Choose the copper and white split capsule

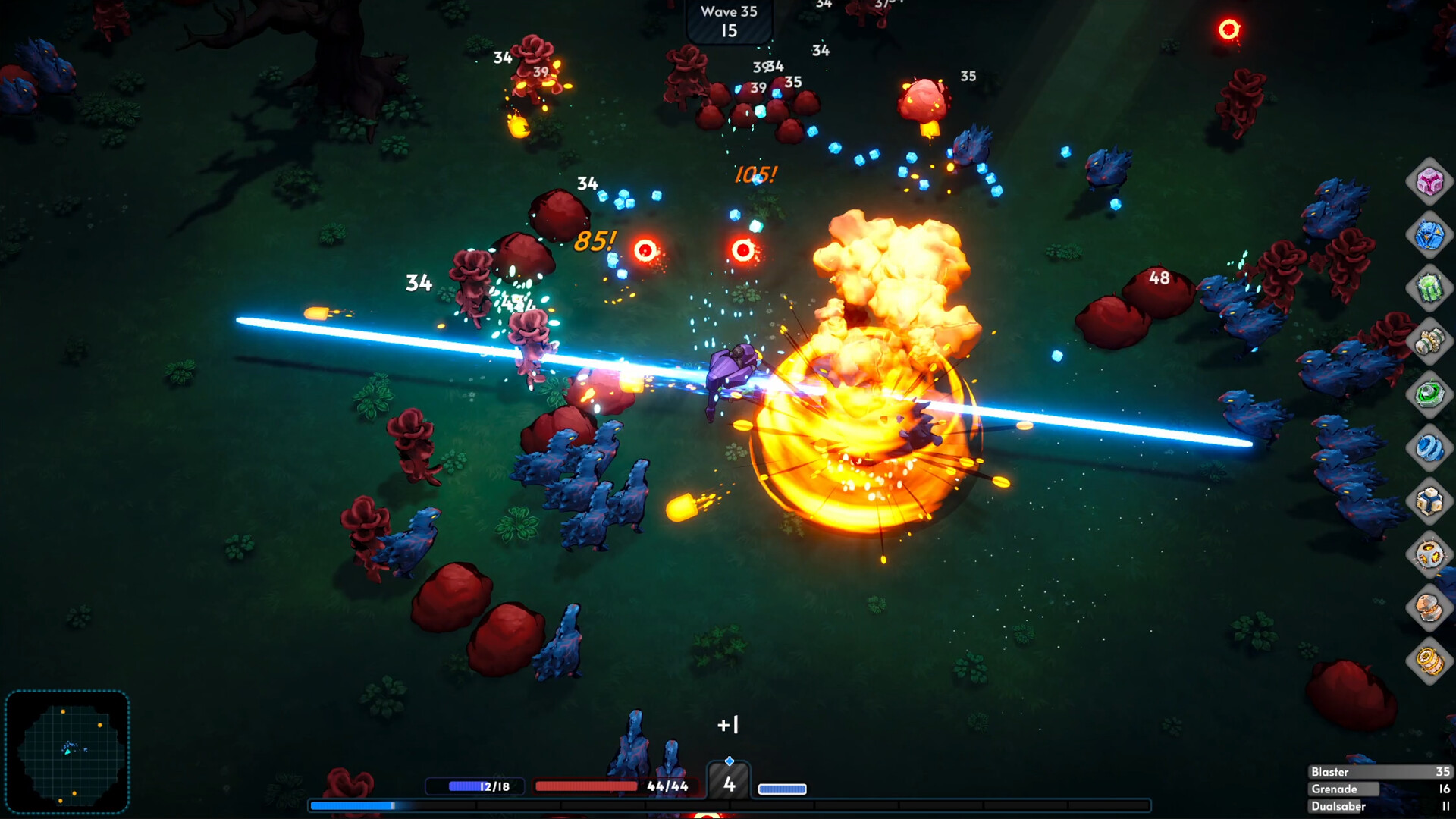click(x=1429, y=607)
